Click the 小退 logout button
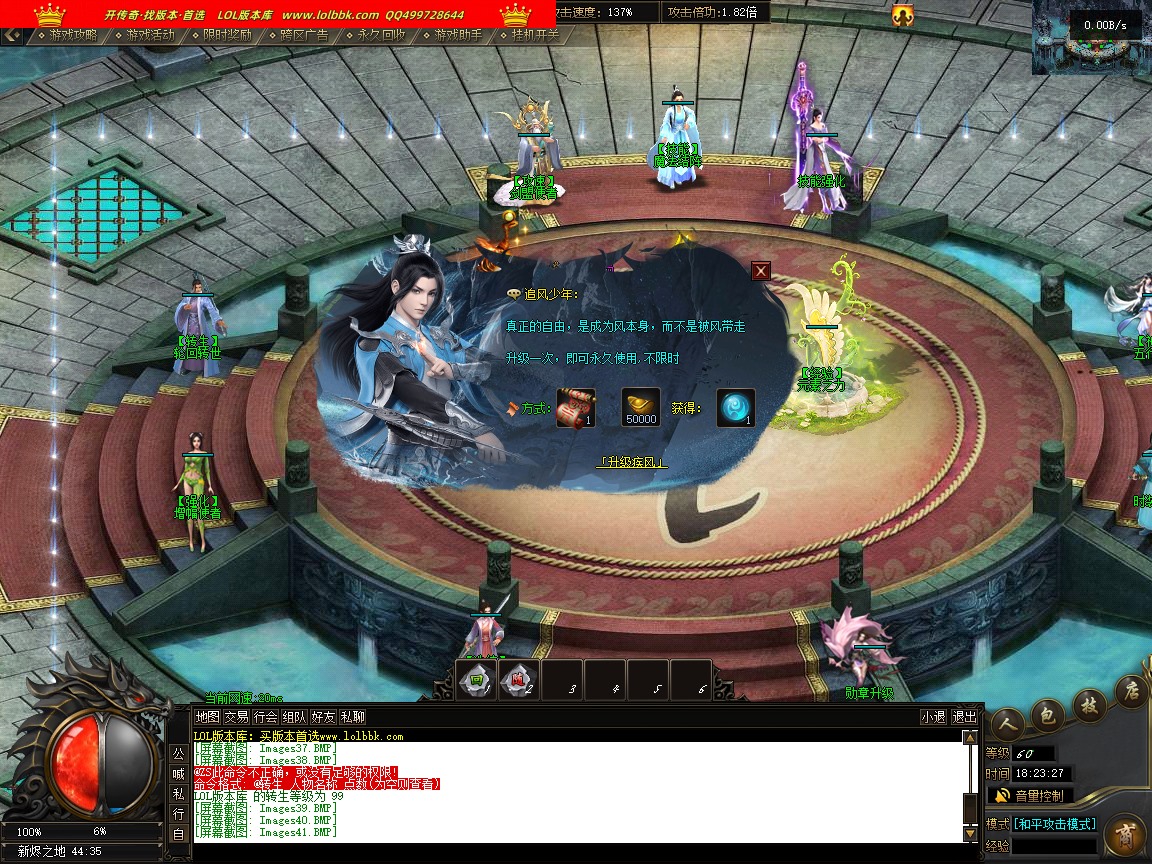1152x864 pixels. pyautogui.click(x=933, y=717)
